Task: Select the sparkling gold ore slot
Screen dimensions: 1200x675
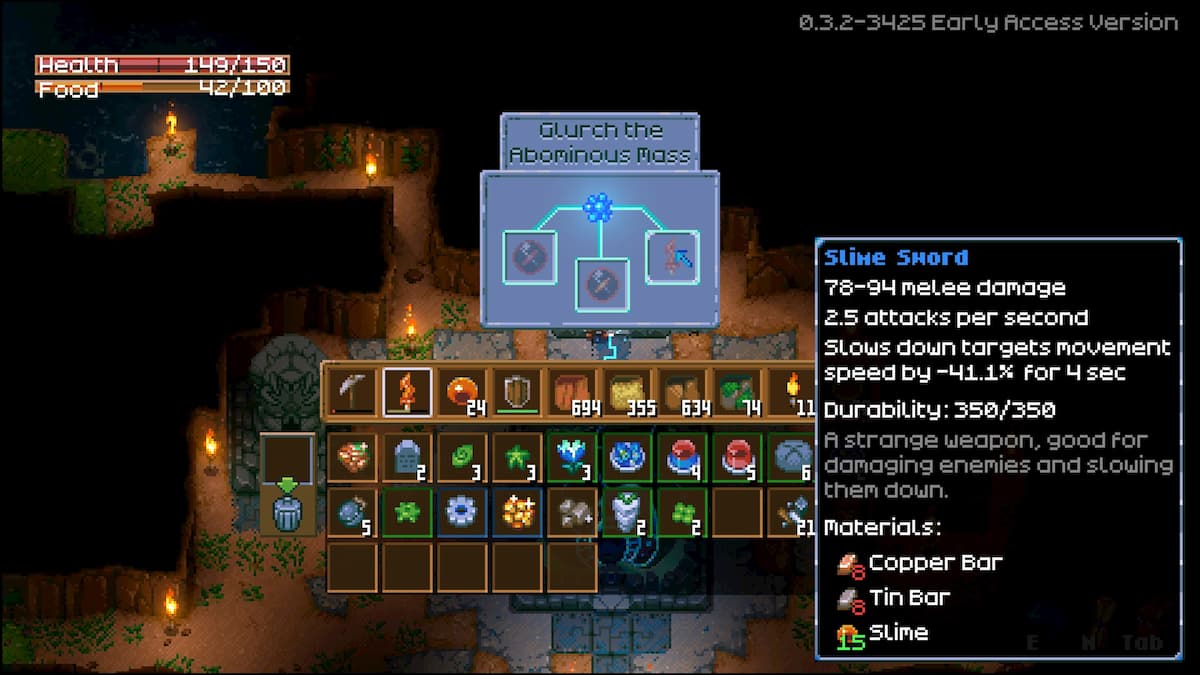Action: tap(517, 512)
